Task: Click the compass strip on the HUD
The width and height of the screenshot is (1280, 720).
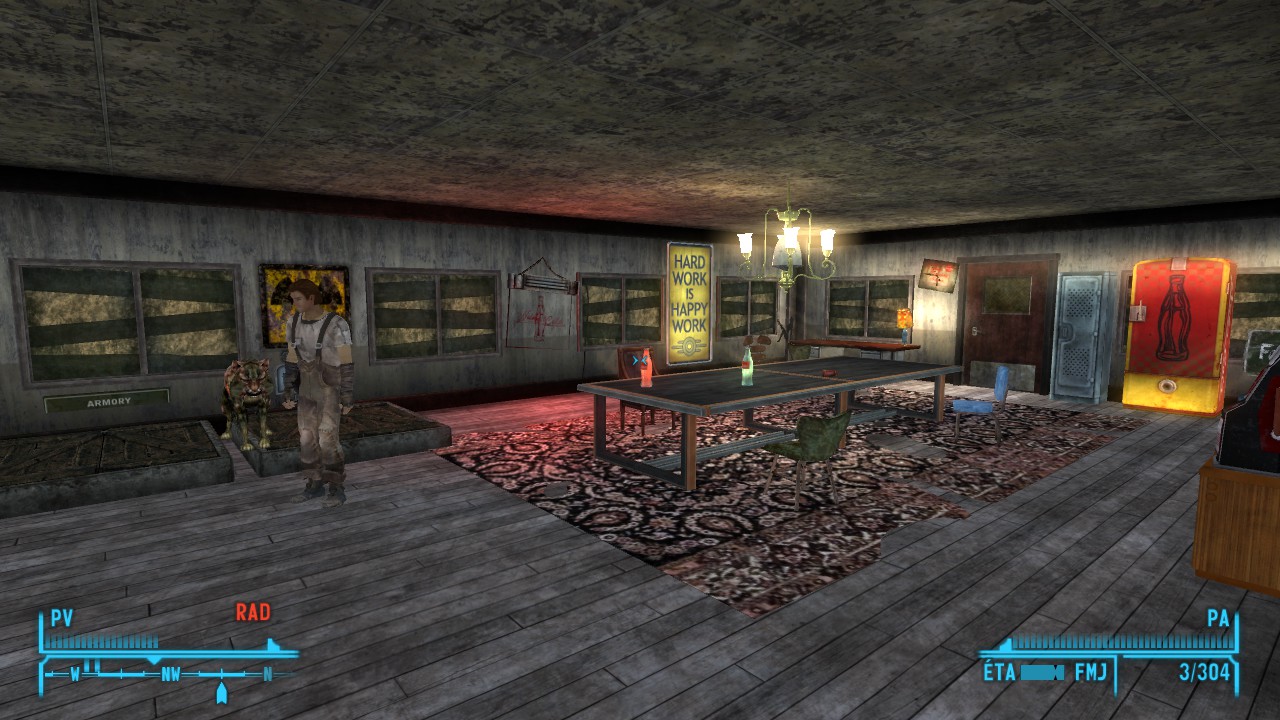Action: point(170,674)
